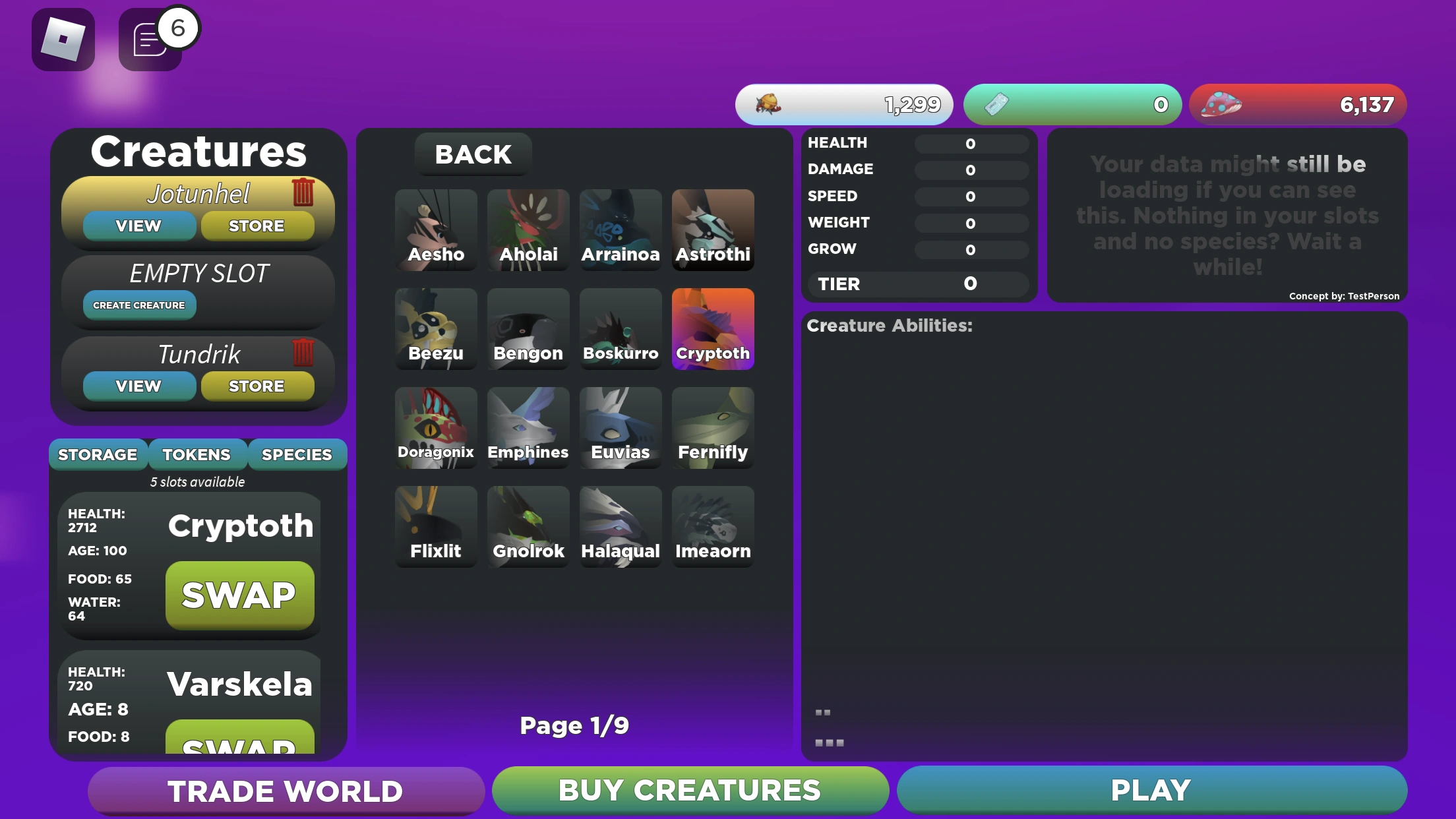Select the Doragonix species thumbnail

(x=436, y=427)
